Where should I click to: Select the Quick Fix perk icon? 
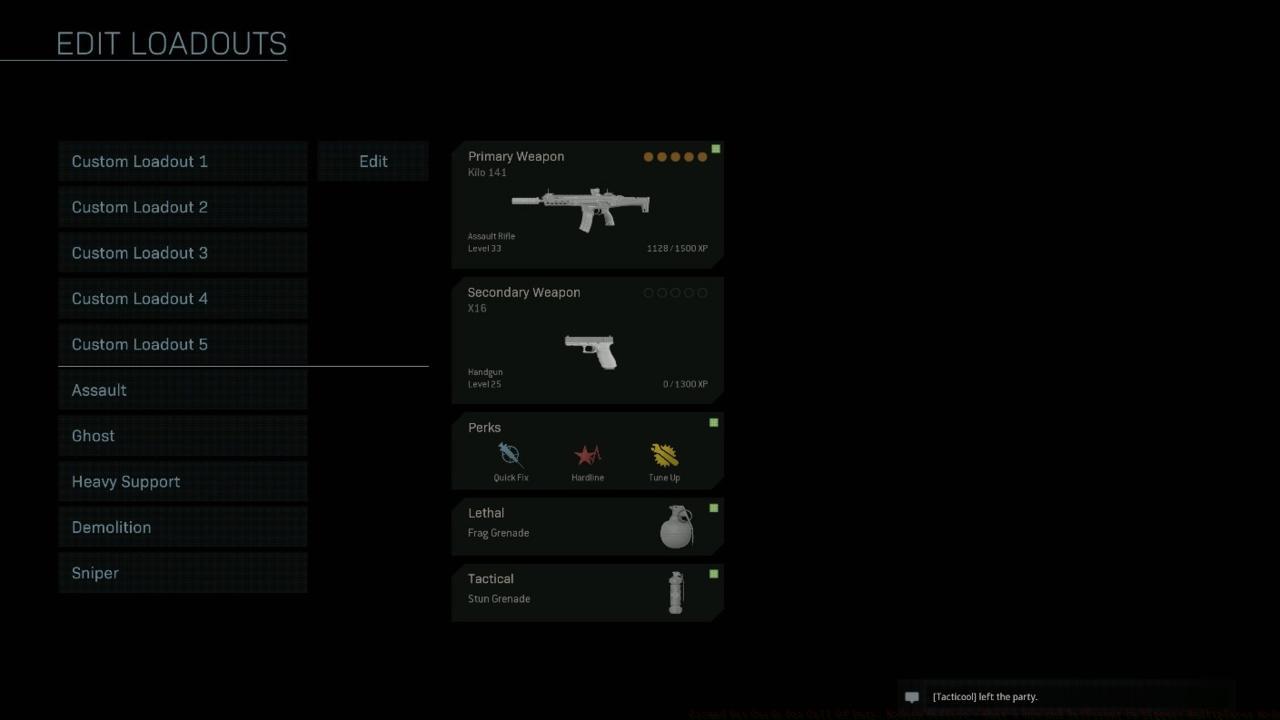pyautogui.click(x=510, y=457)
